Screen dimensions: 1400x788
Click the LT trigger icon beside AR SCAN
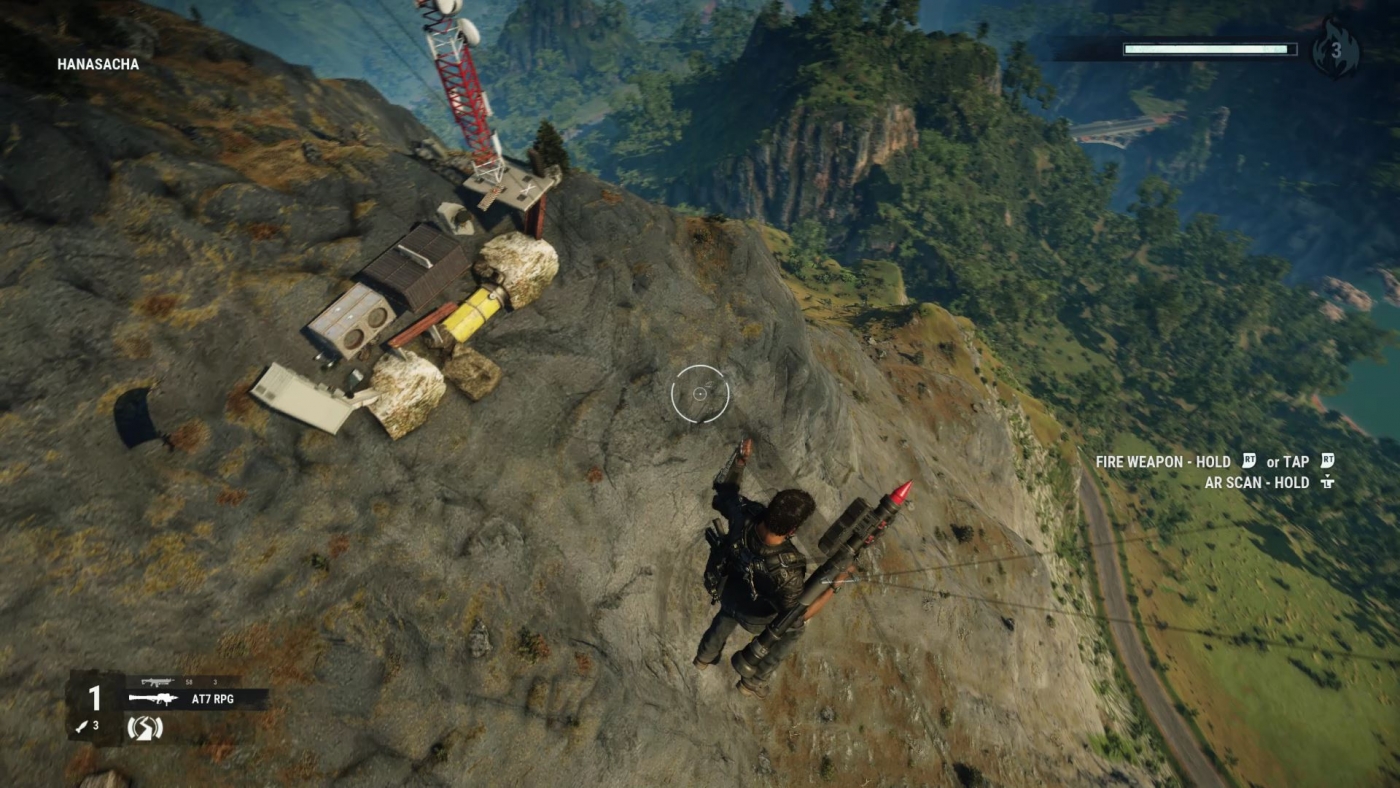(1330, 482)
